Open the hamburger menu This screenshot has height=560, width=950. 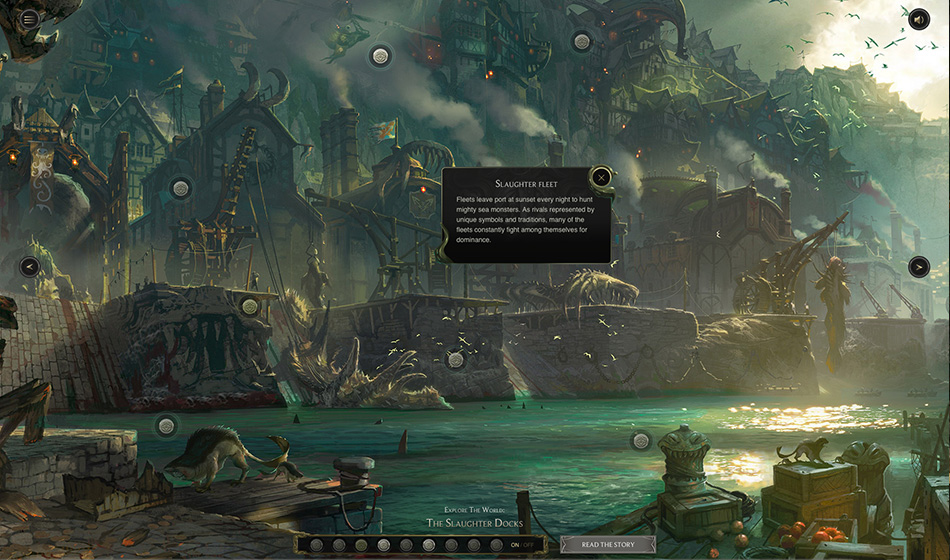click(29, 18)
